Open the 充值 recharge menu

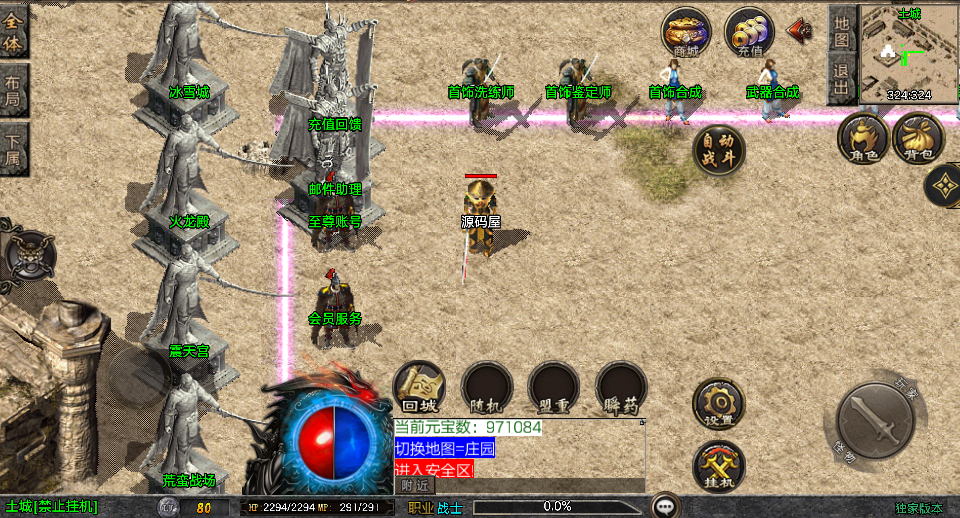749,33
